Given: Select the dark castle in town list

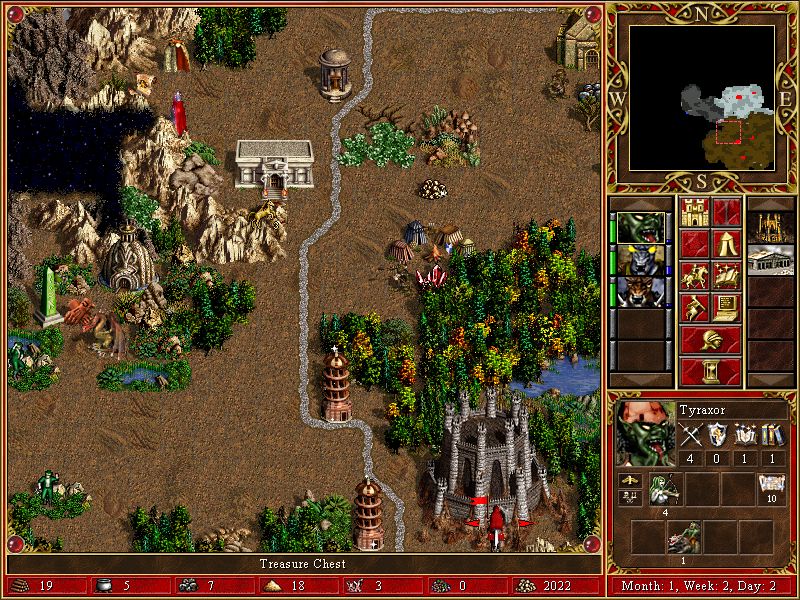Looking at the screenshot, I should [770, 228].
